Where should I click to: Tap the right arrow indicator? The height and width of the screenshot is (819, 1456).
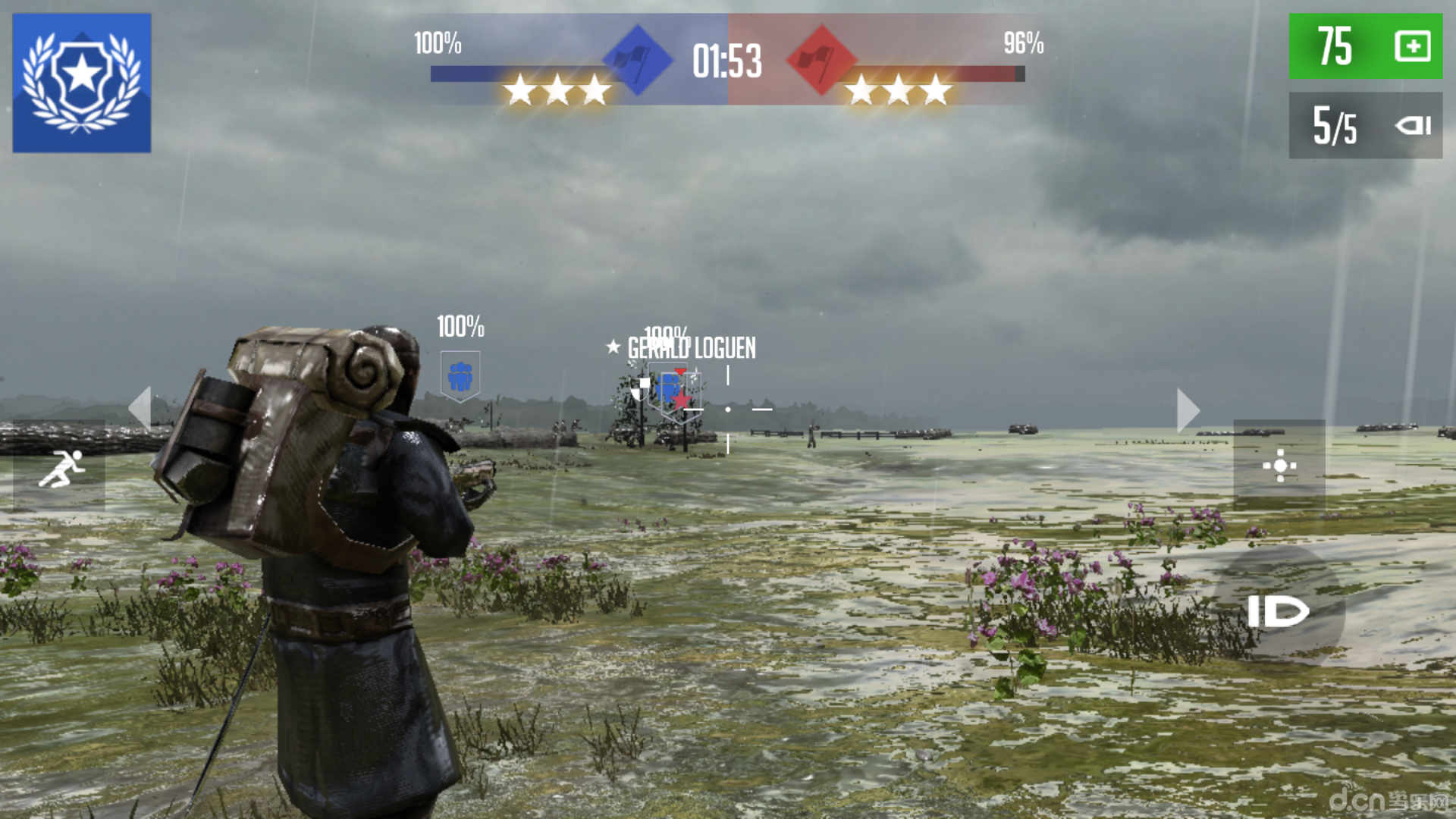point(1188,410)
